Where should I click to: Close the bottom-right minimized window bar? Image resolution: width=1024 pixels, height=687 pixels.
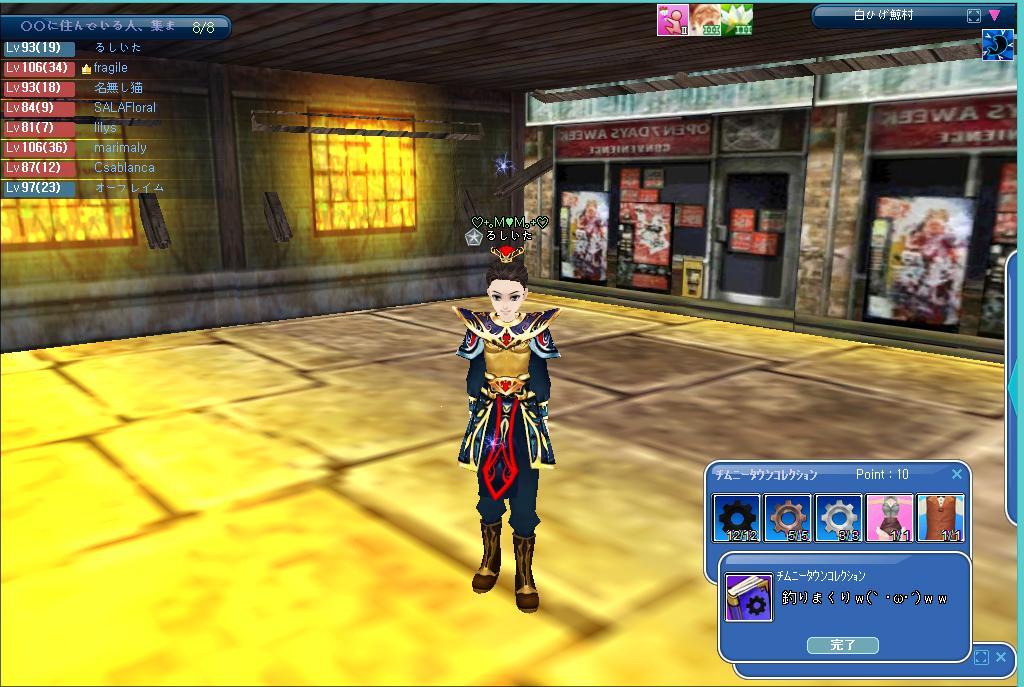(1001, 657)
